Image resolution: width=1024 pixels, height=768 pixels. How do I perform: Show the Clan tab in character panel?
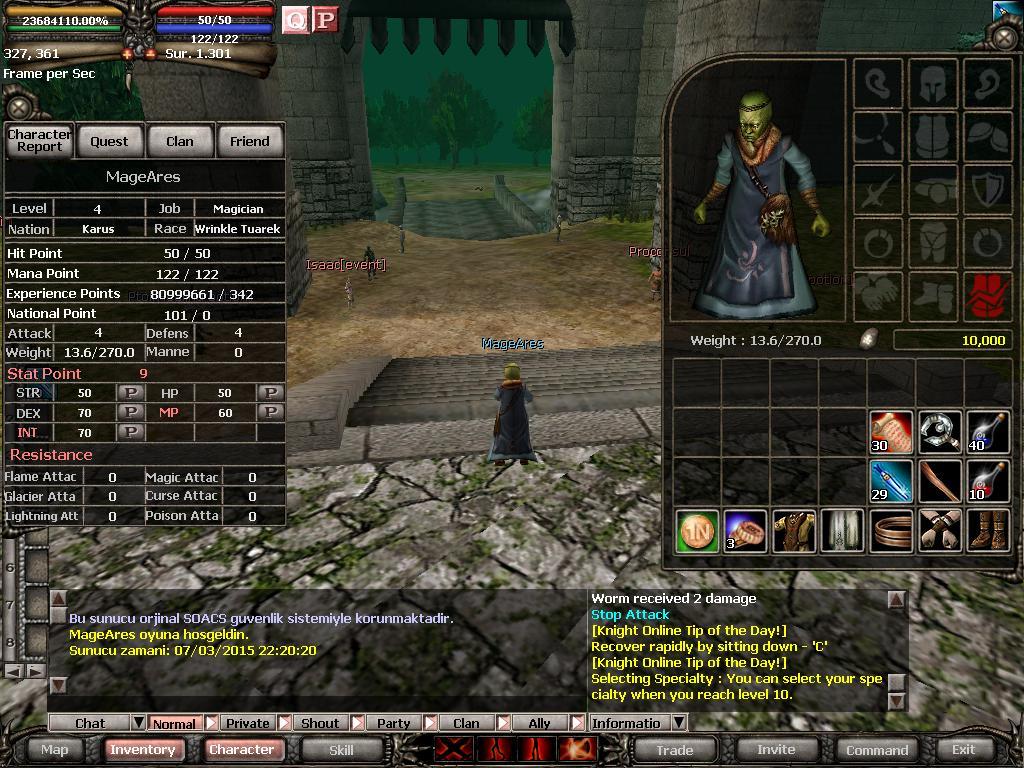(179, 141)
